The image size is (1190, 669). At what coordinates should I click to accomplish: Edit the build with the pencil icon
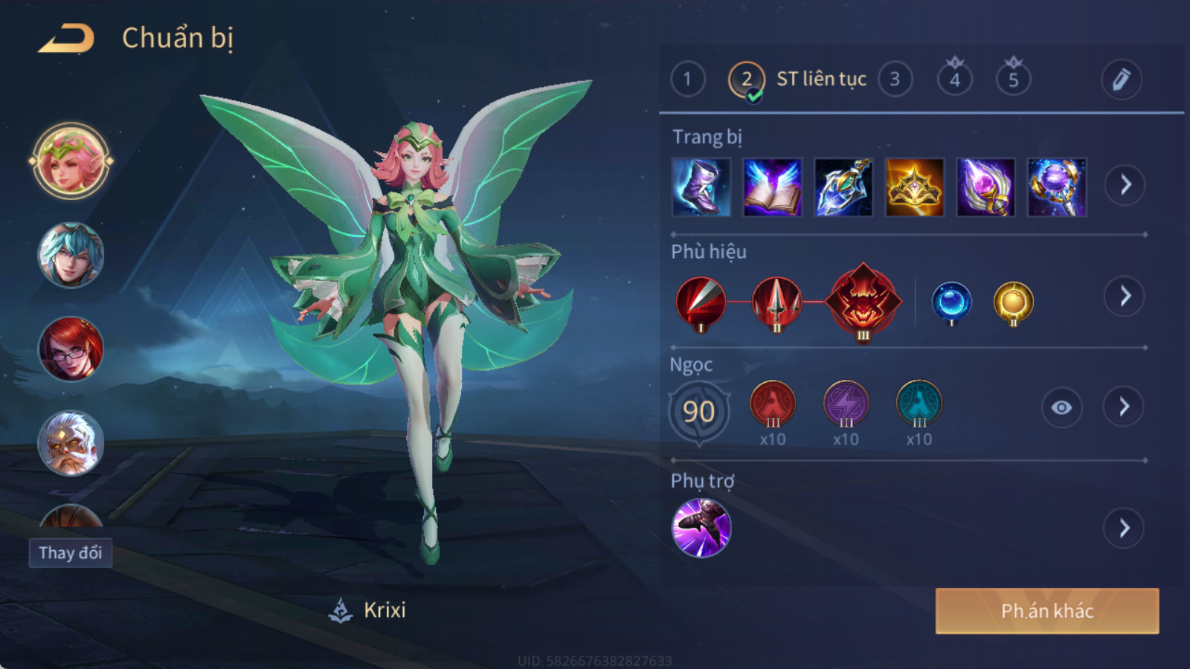pyautogui.click(x=1121, y=79)
